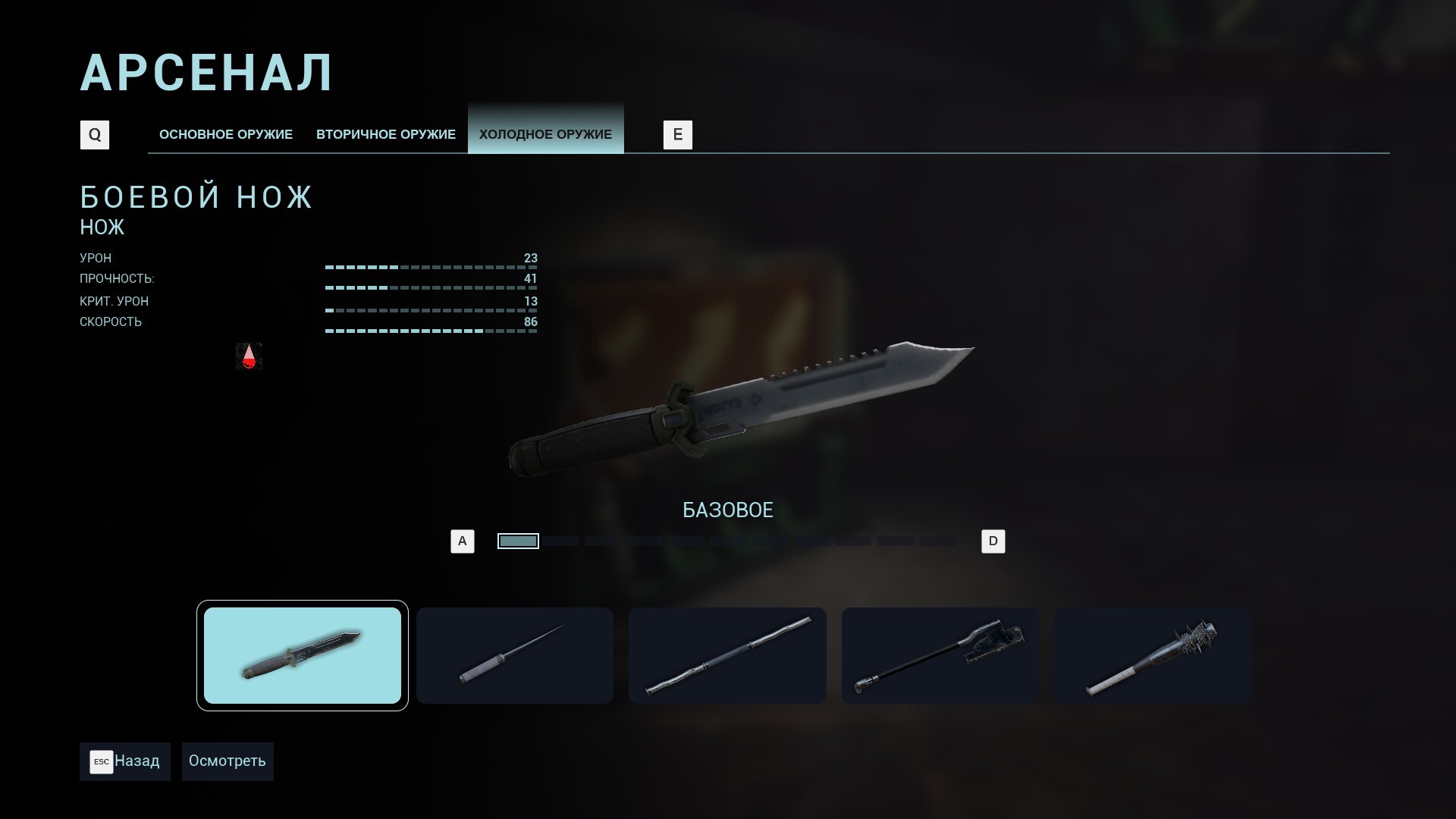This screenshot has width=1456, height=819.
Task: Switch to the Основное оружие tab
Action: 225,134
